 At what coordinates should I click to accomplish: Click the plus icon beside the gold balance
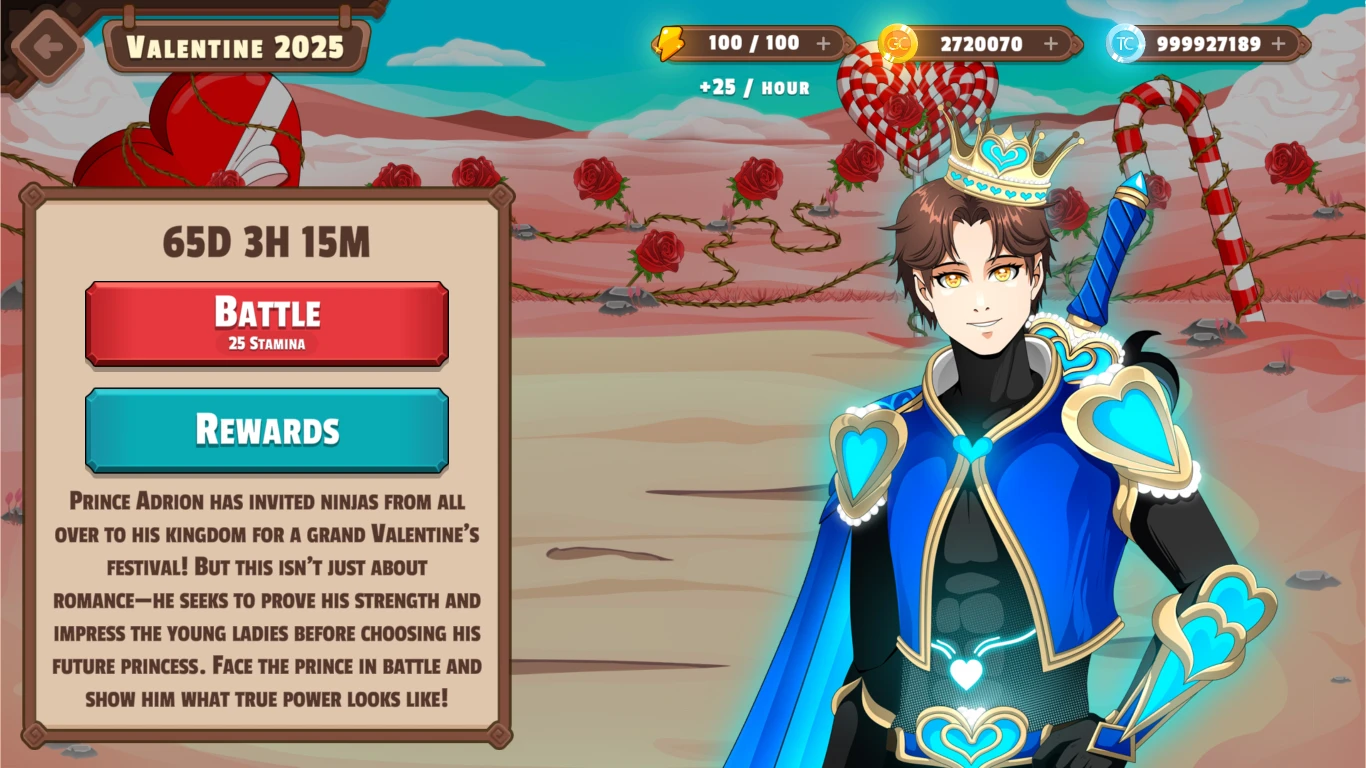pyautogui.click(x=1049, y=43)
